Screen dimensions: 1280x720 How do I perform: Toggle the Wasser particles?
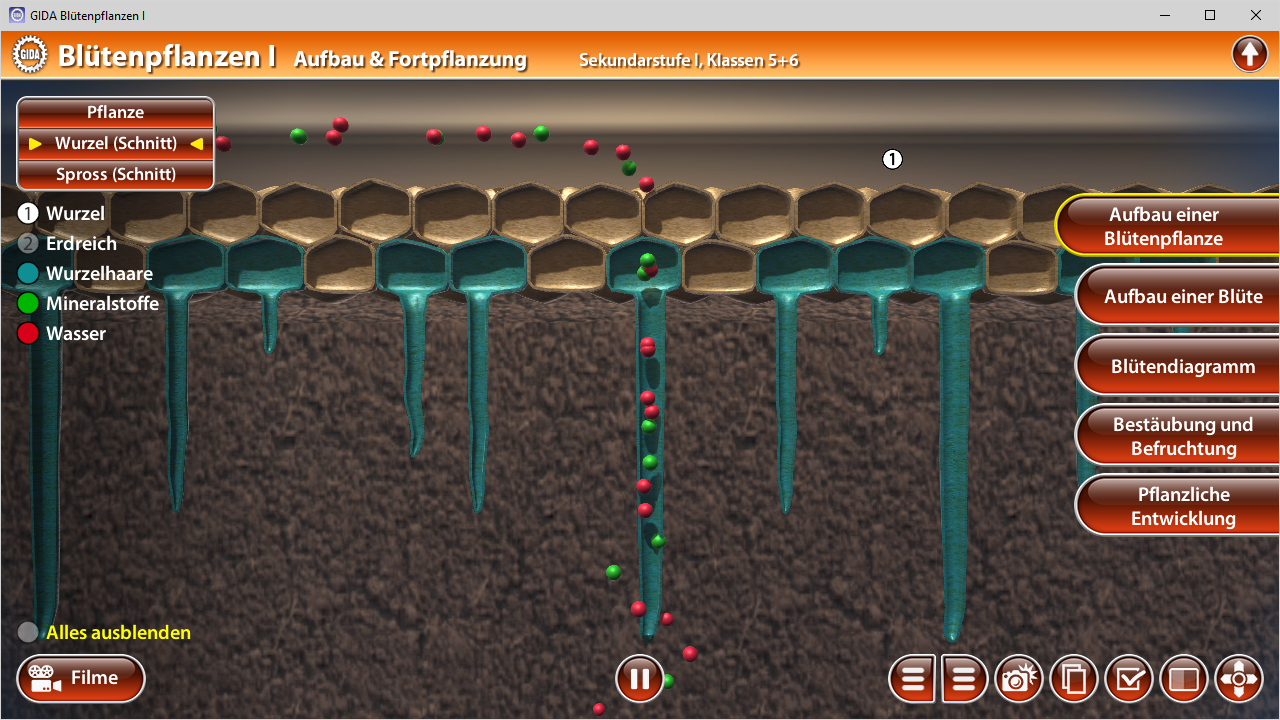pyautogui.click(x=28, y=333)
